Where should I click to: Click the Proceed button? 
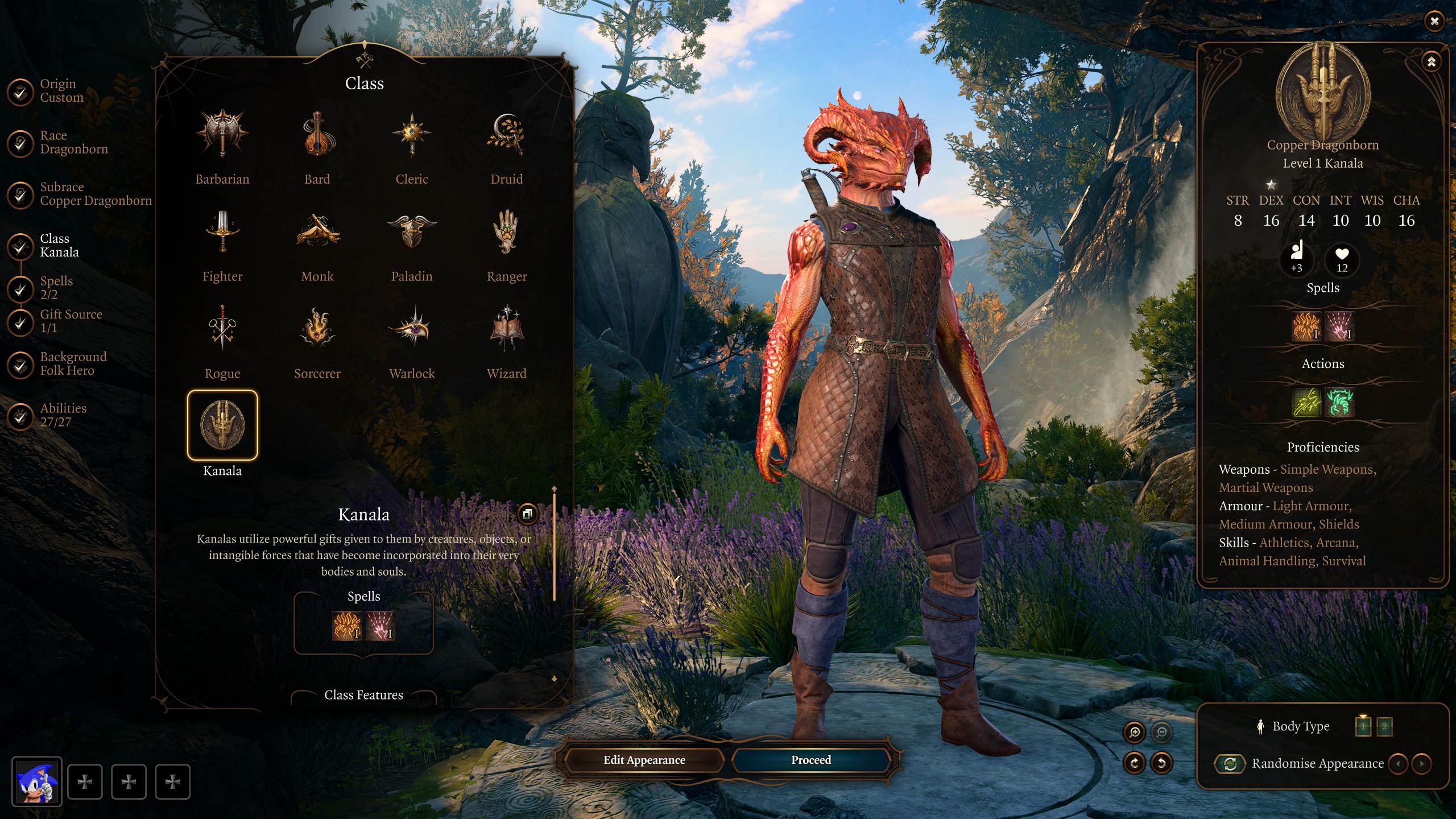(810, 760)
